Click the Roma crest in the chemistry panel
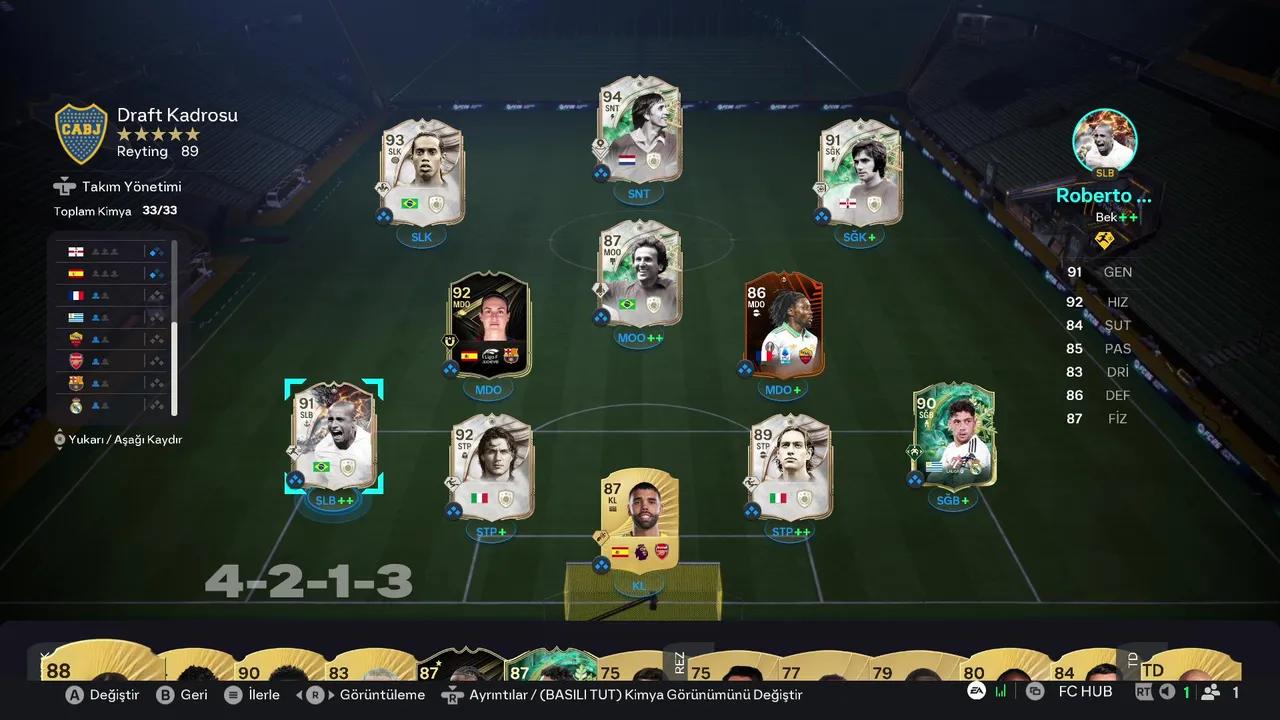The height and width of the screenshot is (720, 1280). point(76,338)
